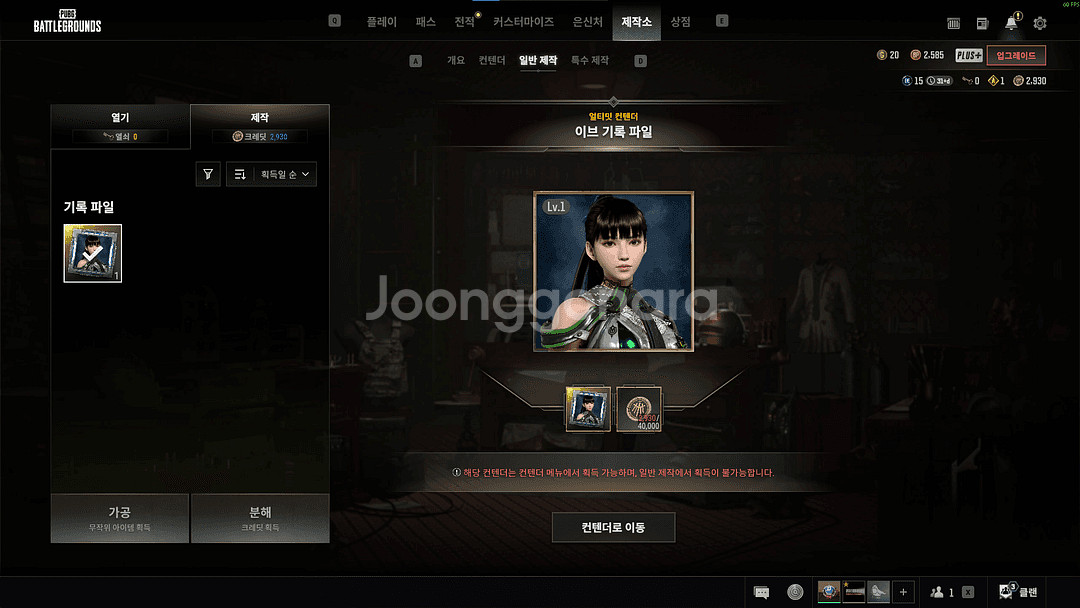Click the funnel filter button
Viewport: 1080px width, 608px height.
pyautogui.click(x=208, y=174)
